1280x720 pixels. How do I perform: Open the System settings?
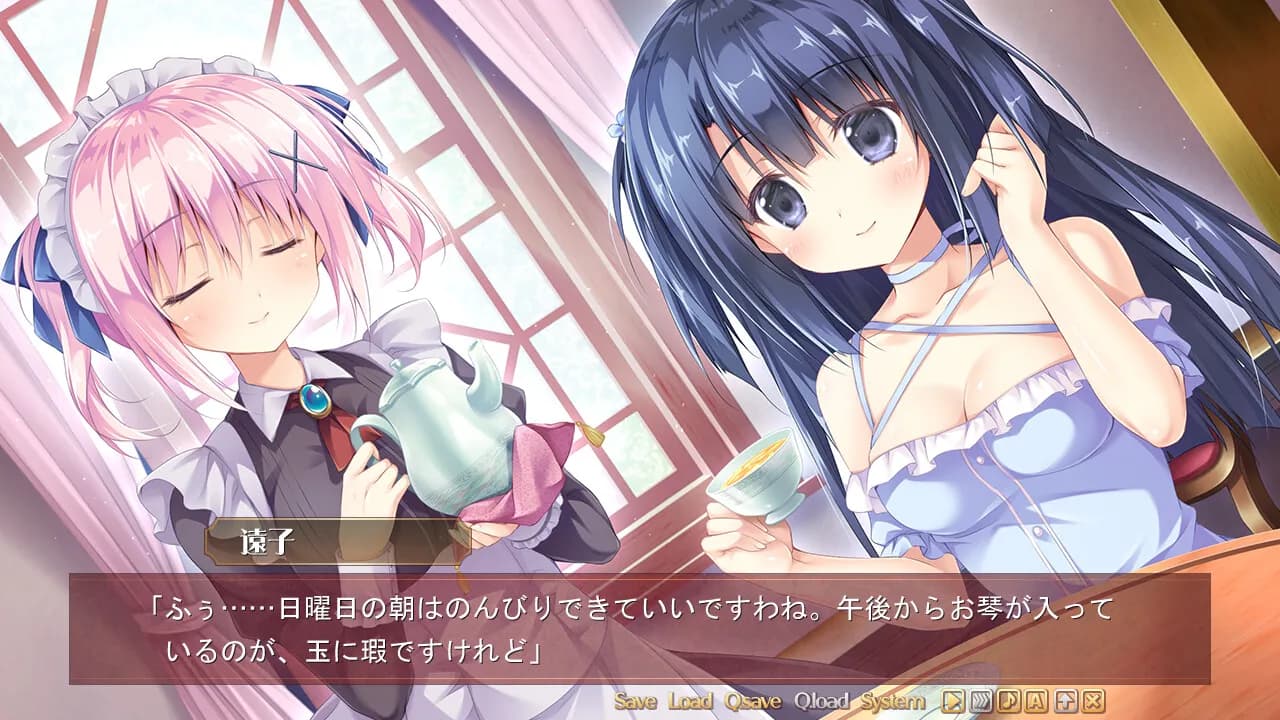(x=893, y=701)
